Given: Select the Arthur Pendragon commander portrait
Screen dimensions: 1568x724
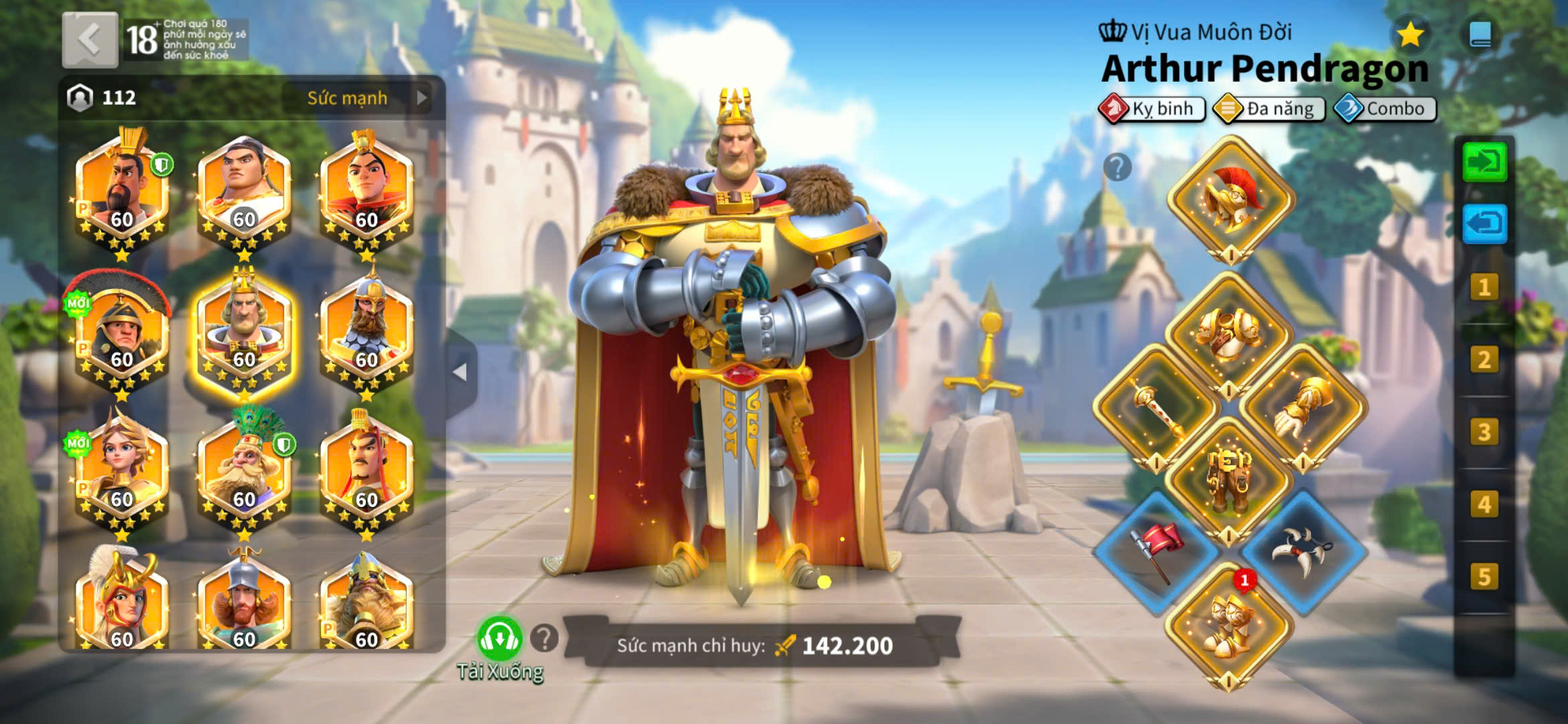Looking at the screenshot, I should click(244, 333).
